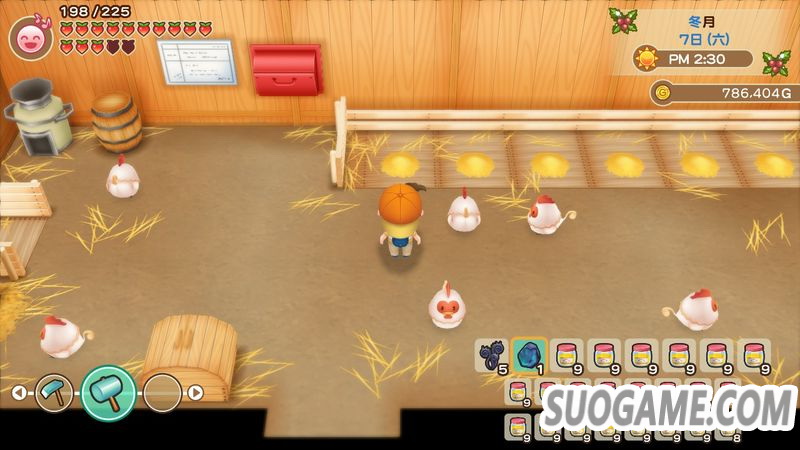Cycle tools with the right arrow

196,393
